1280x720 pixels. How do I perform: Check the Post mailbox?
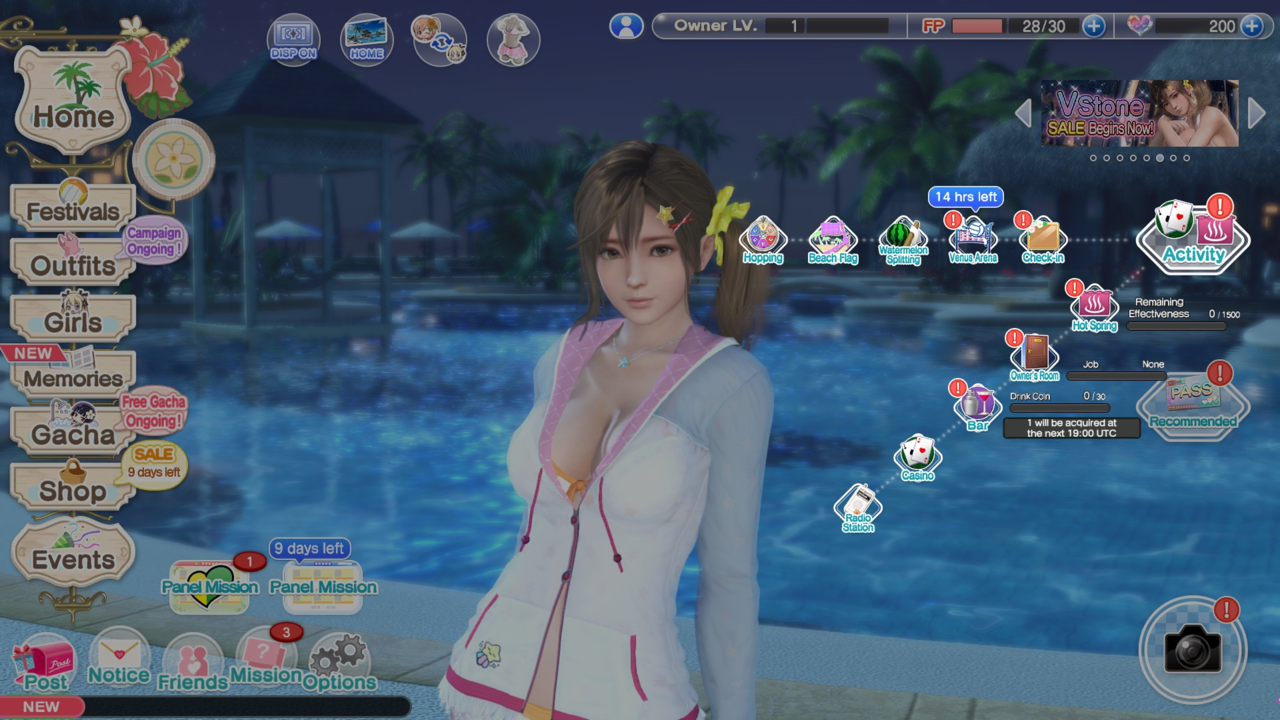pos(44,665)
